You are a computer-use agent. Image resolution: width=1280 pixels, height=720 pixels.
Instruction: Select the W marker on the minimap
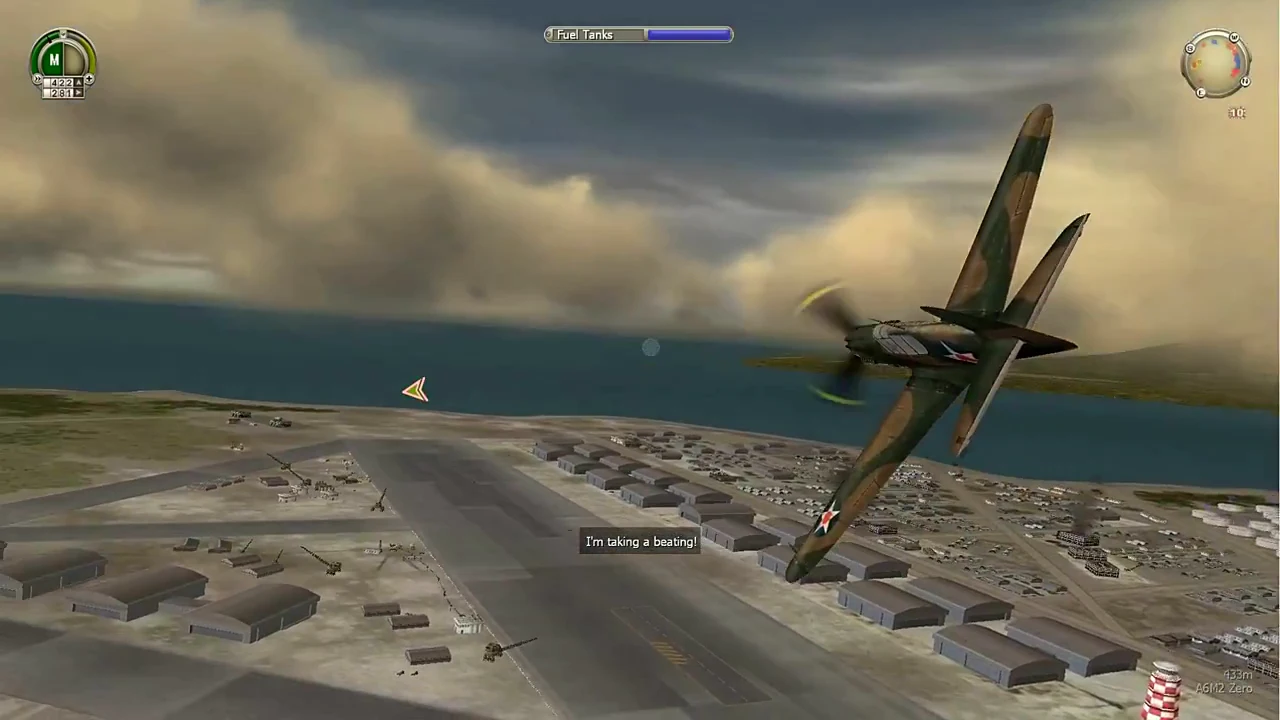1233,36
